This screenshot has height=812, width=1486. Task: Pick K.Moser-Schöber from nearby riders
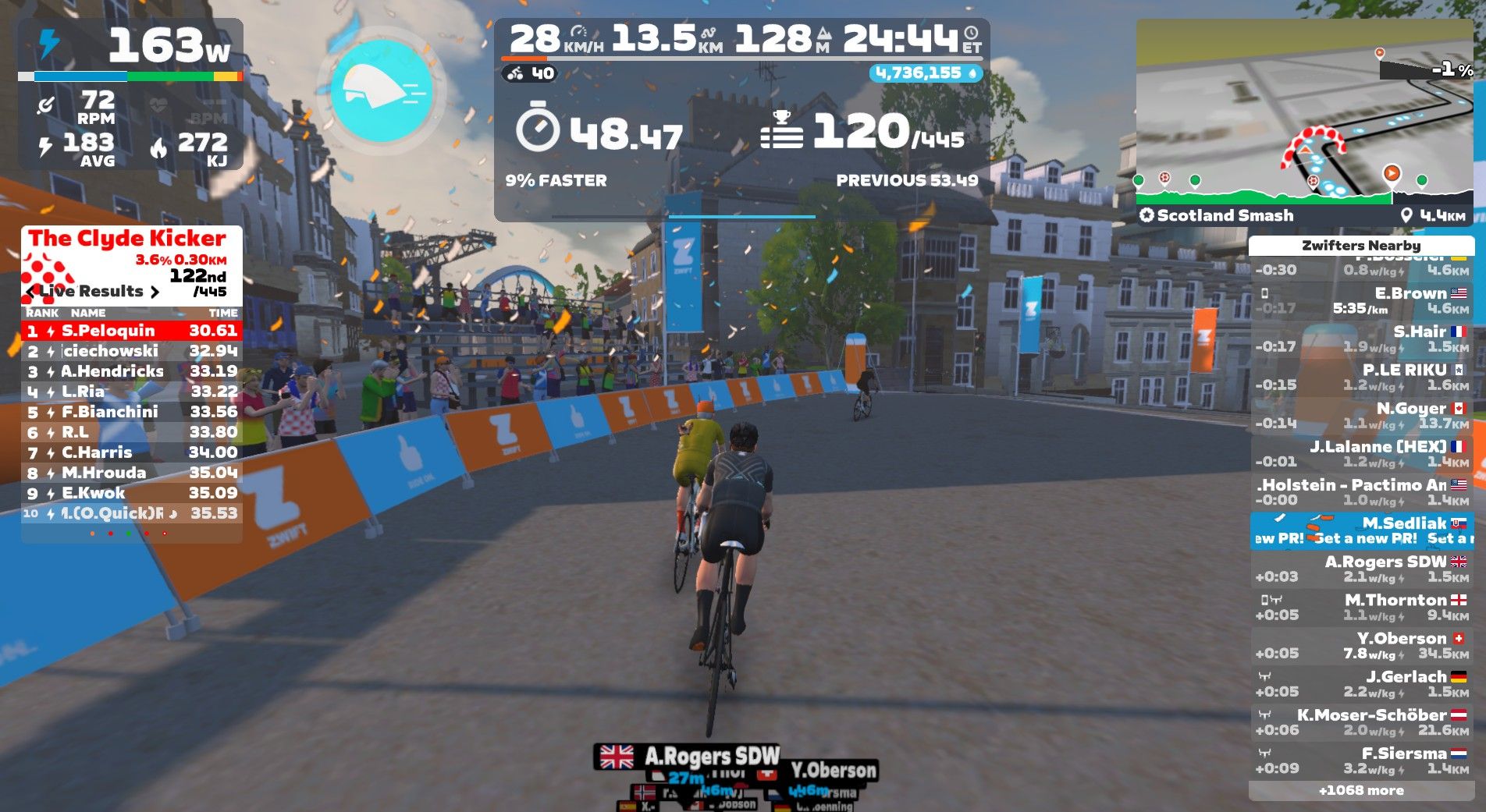coord(1361,722)
